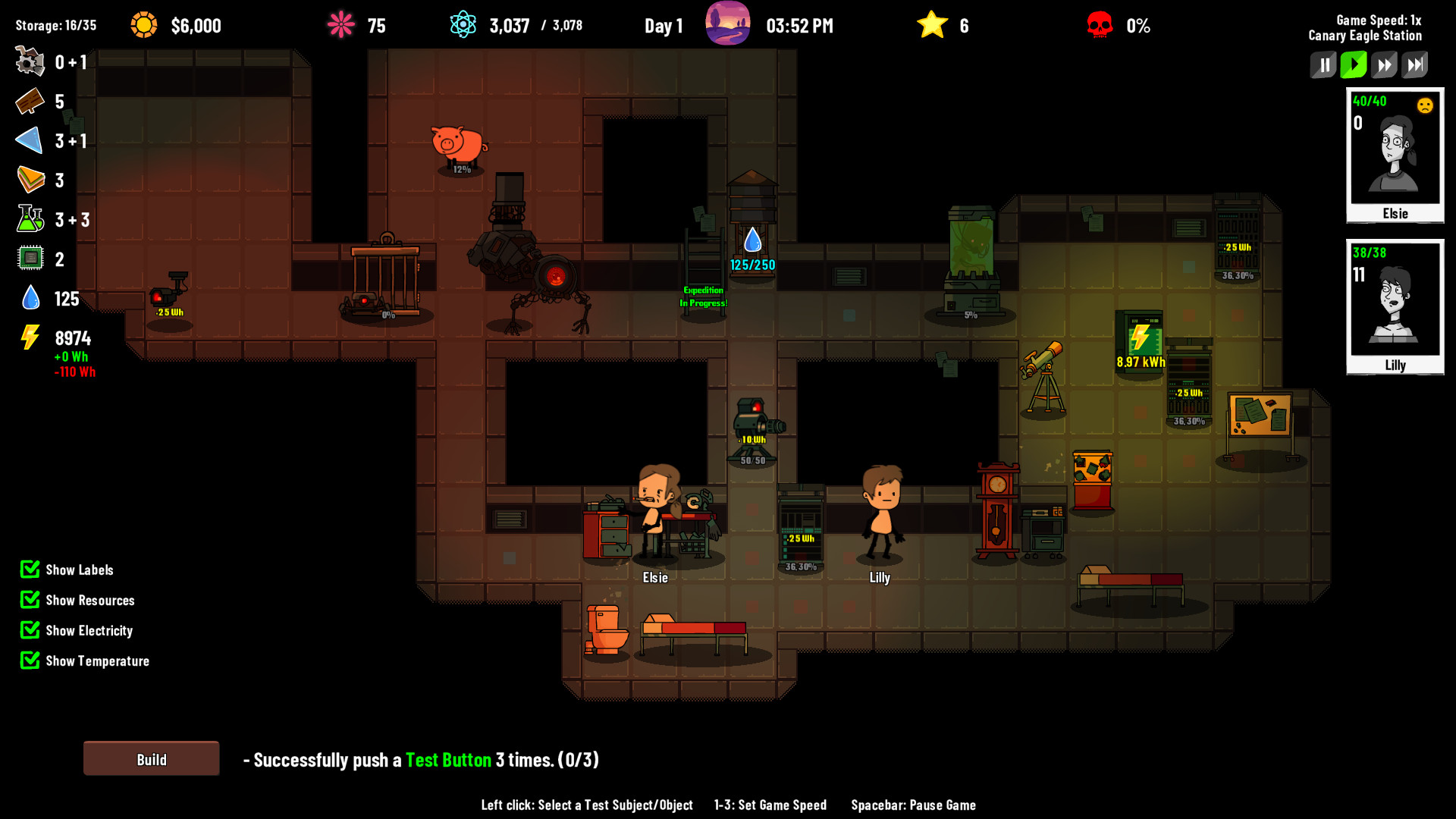Toggle the Show Electricity checkbox
The width and height of the screenshot is (1456, 819).
(30, 630)
